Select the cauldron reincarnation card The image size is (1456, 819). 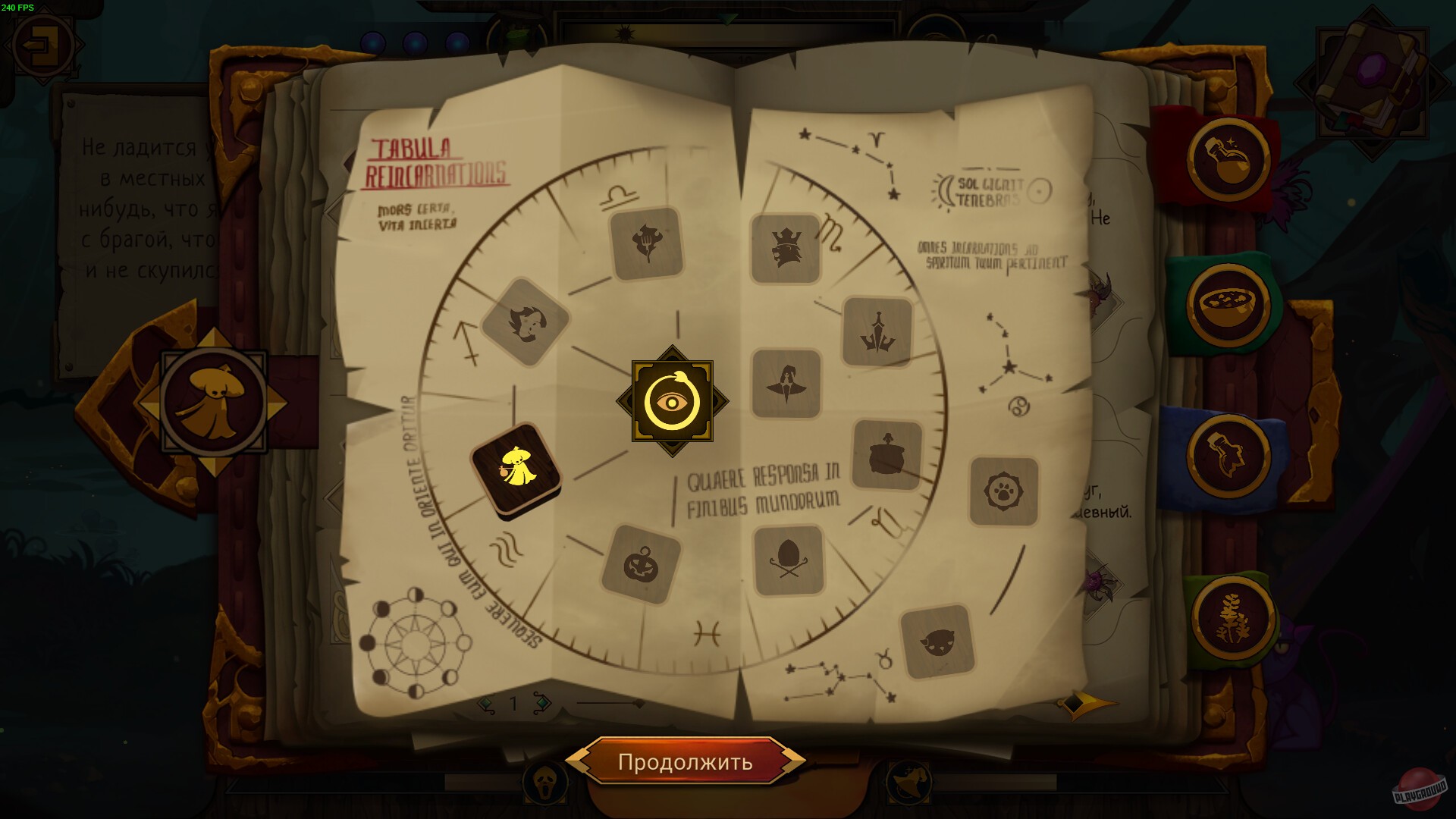tap(886, 452)
